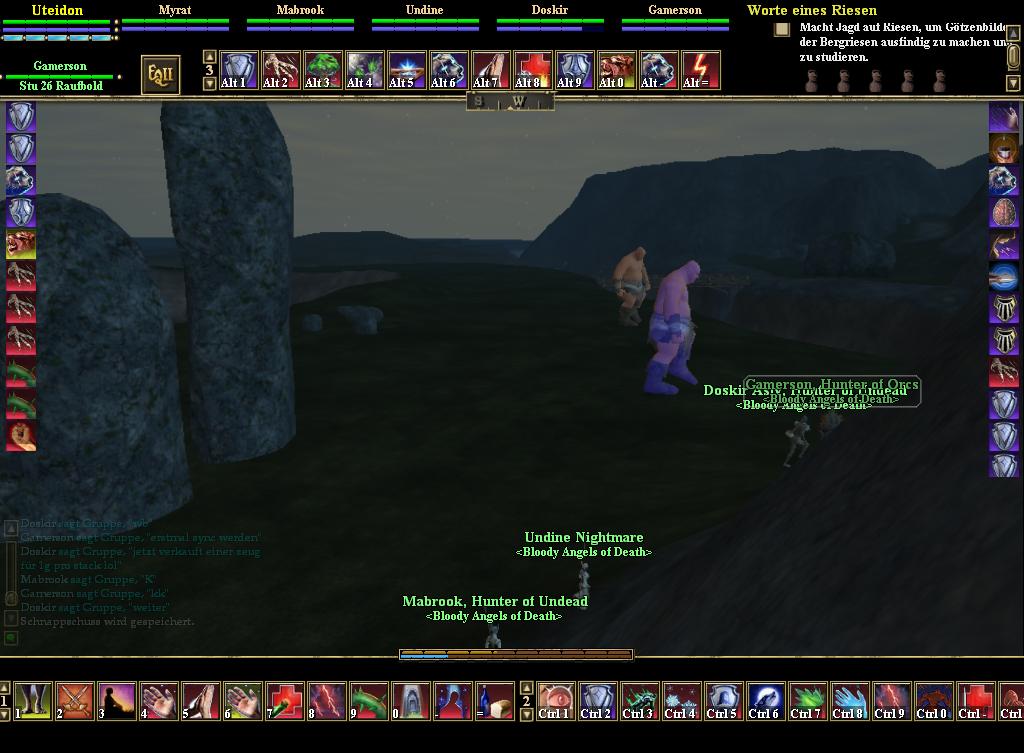Activate the Alt 3 green tree ability
1024x753 pixels.
coord(323,70)
